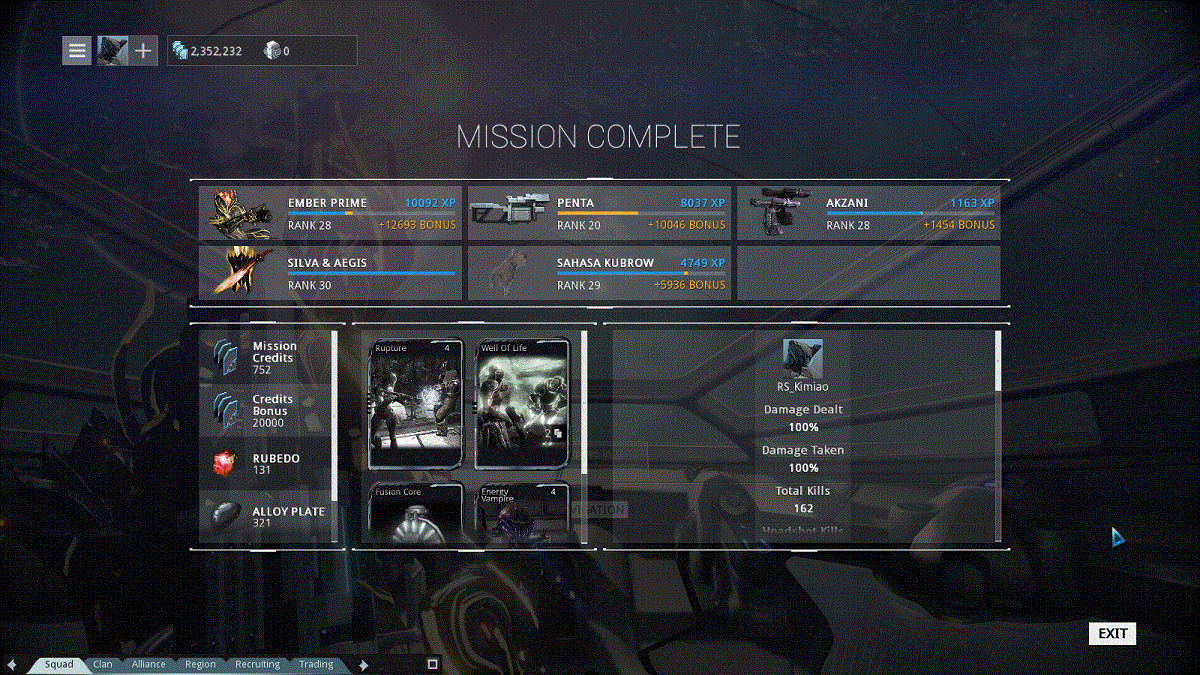This screenshot has width=1200, height=675.
Task: Switch to the Squad chat tab
Action: [x=58, y=664]
